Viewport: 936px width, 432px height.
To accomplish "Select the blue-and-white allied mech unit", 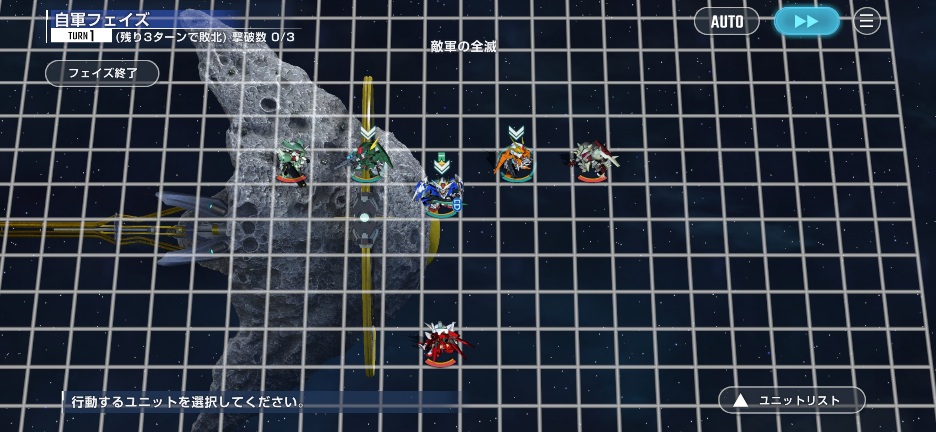I will coord(440,194).
